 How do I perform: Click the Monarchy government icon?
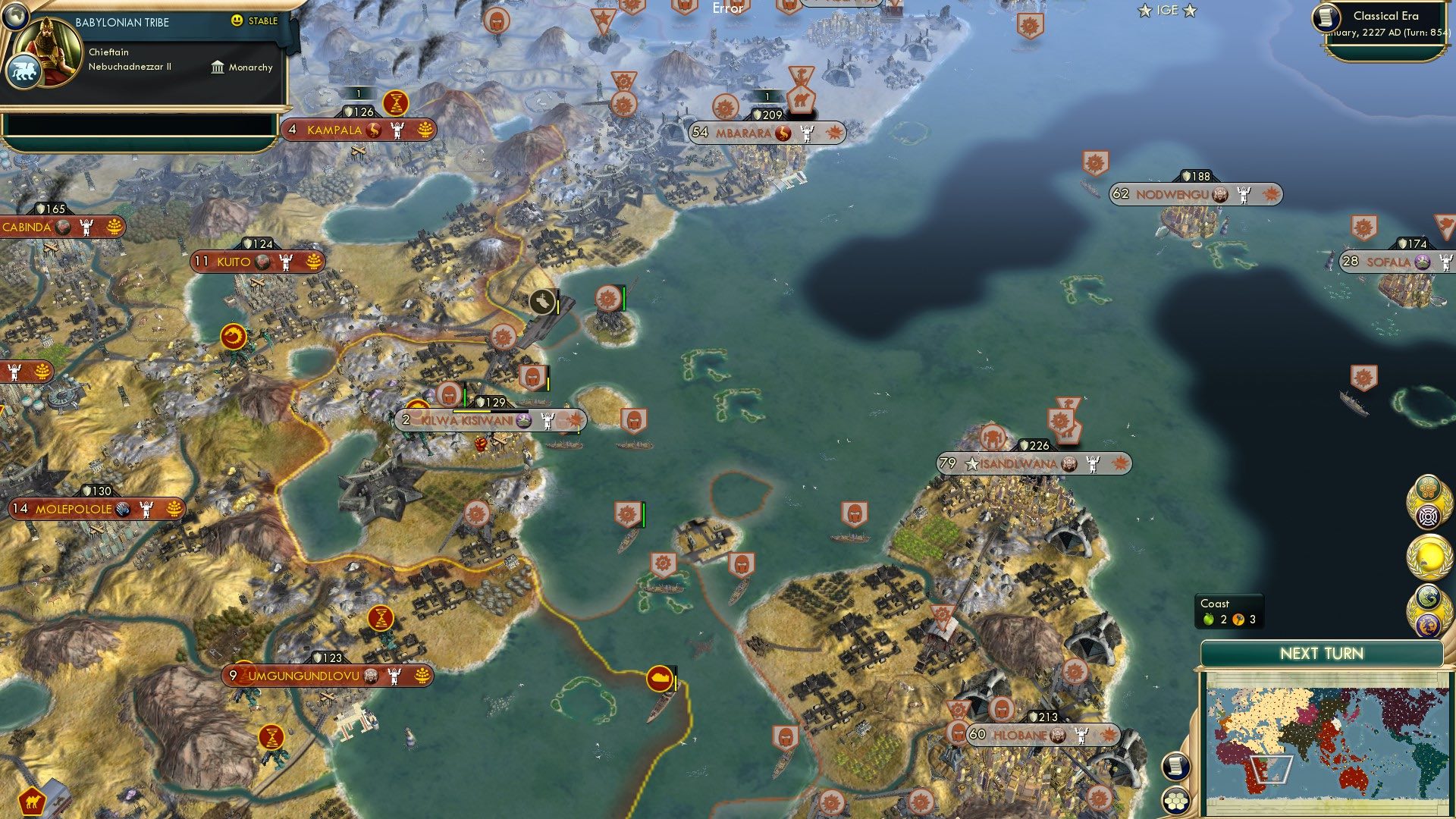tap(218, 67)
